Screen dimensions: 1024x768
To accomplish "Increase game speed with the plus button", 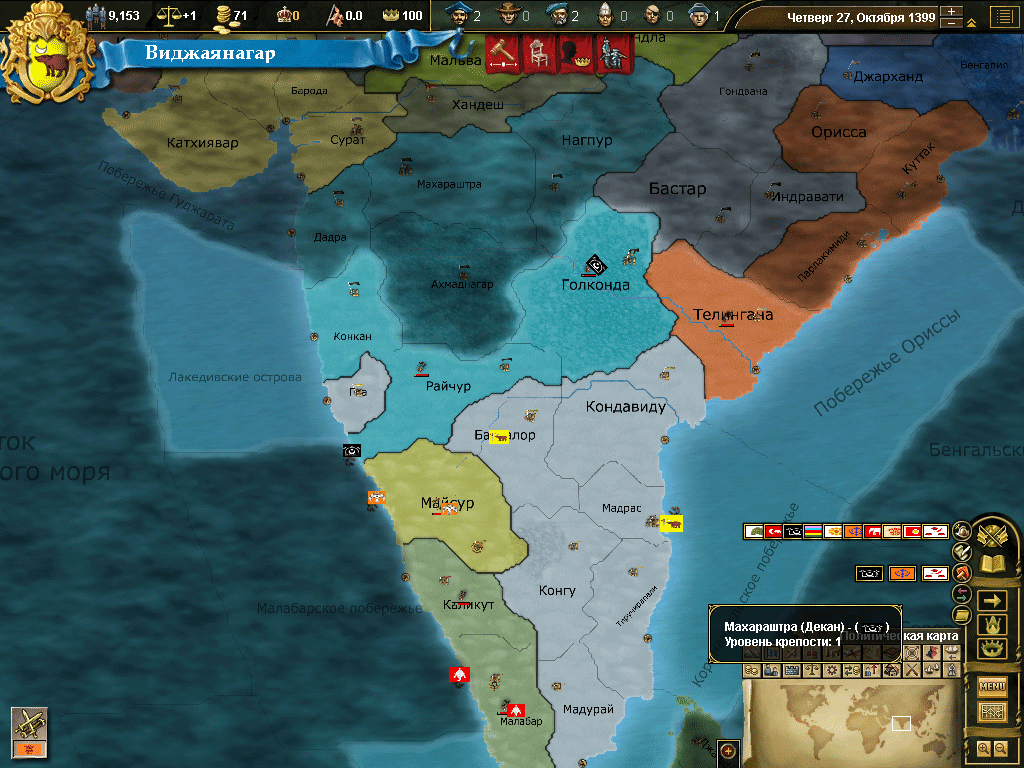I will pos(952,13).
